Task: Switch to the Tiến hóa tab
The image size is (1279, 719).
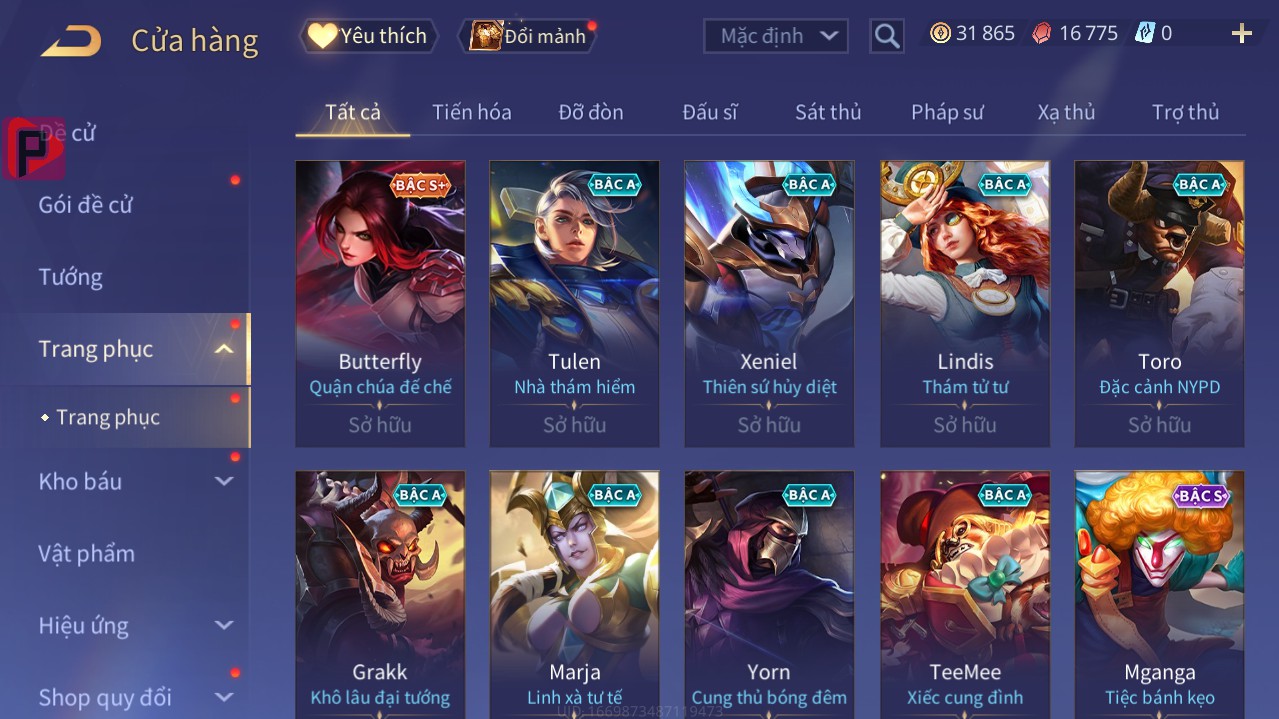Action: pos(471,112)
